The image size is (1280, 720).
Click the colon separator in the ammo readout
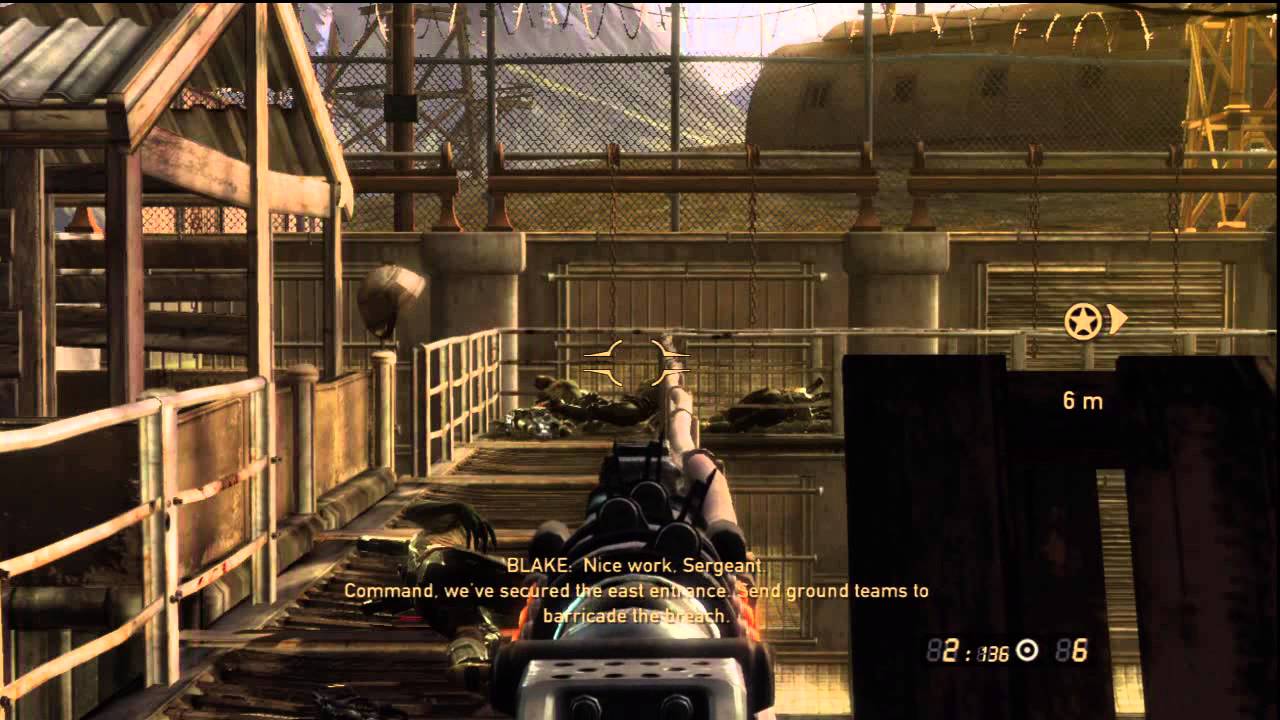tap(969, 651)
